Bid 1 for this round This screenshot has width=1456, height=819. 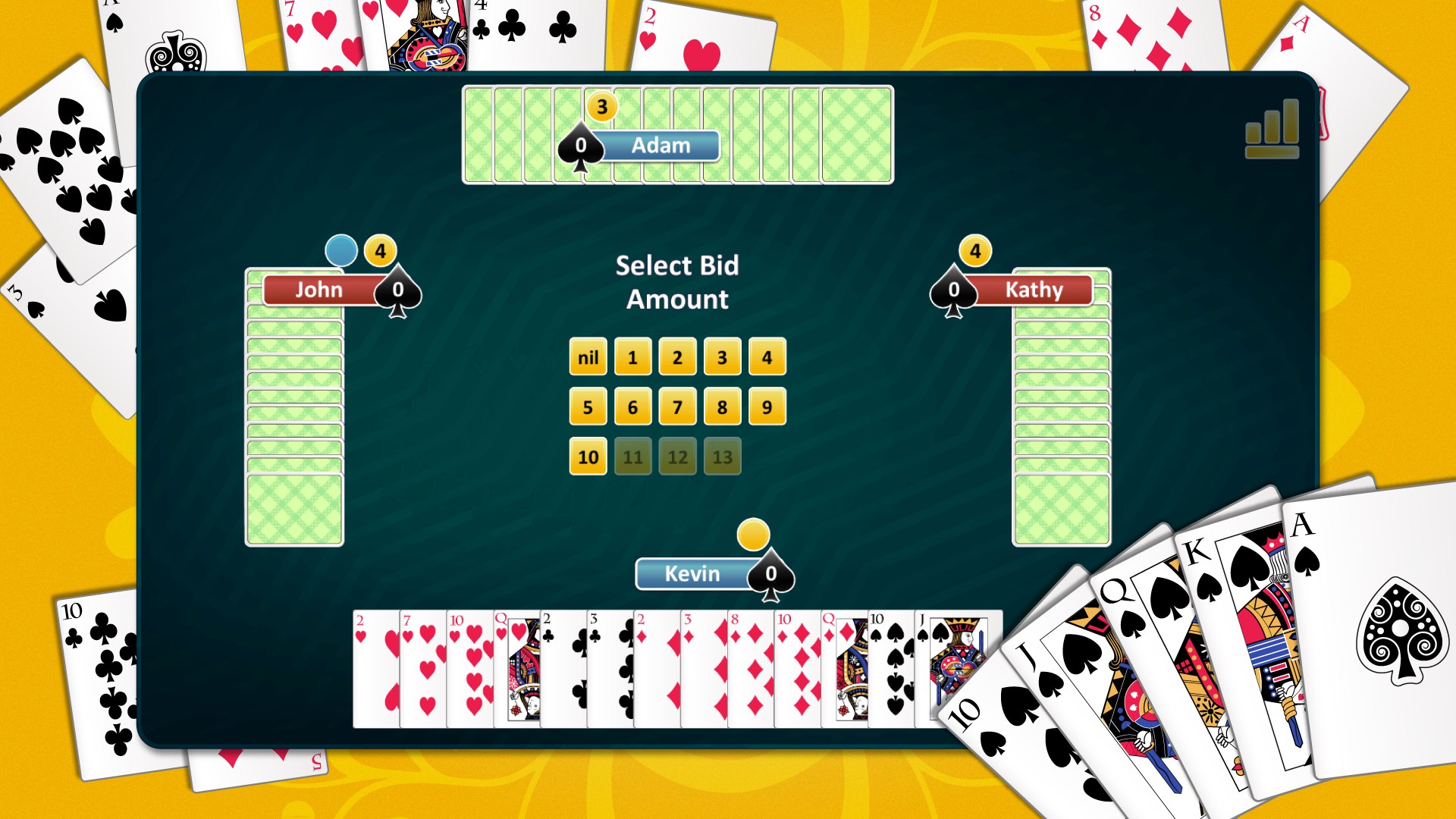(632, 356)
